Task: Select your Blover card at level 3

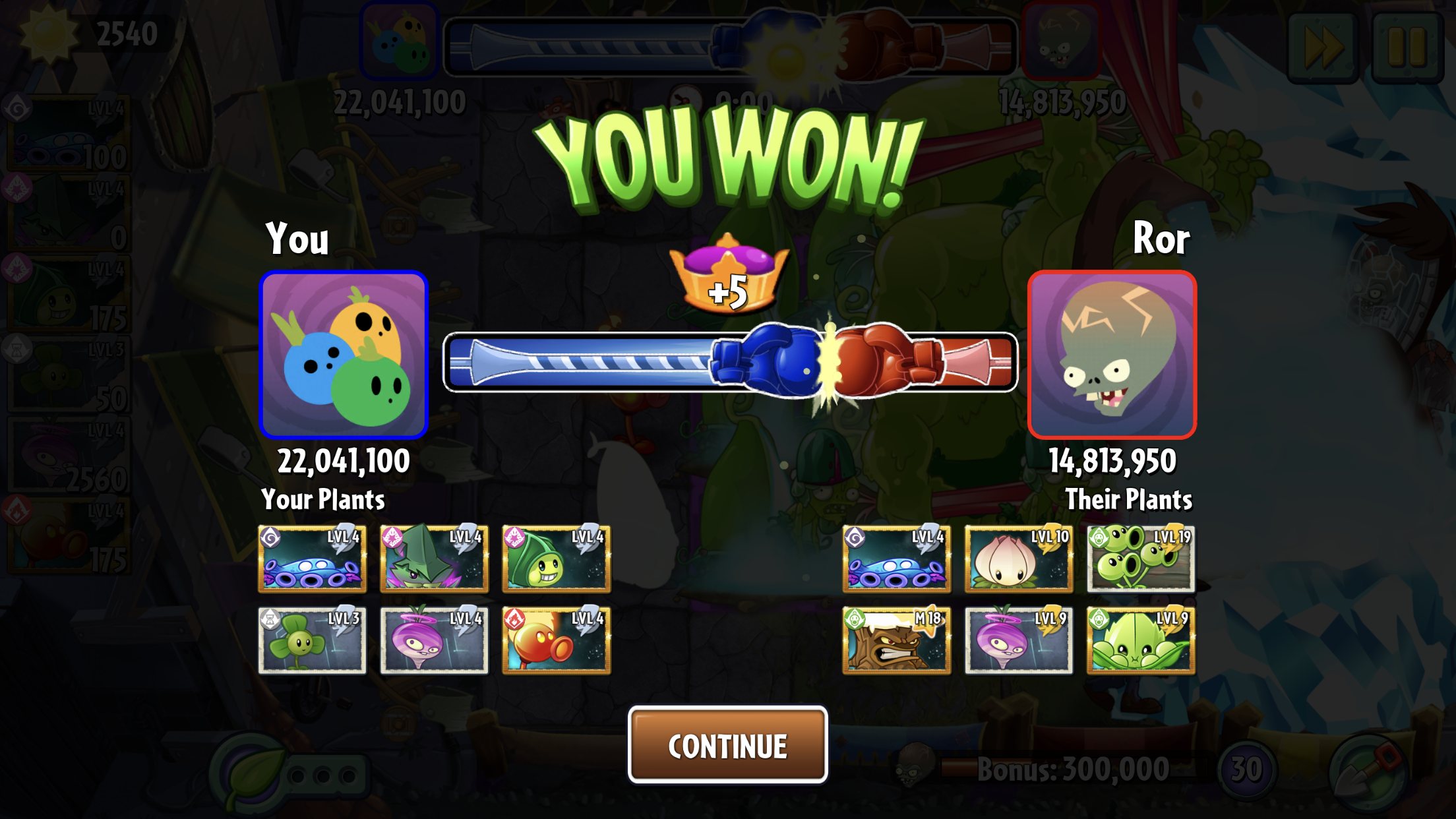Action: [x=312, y=640]
